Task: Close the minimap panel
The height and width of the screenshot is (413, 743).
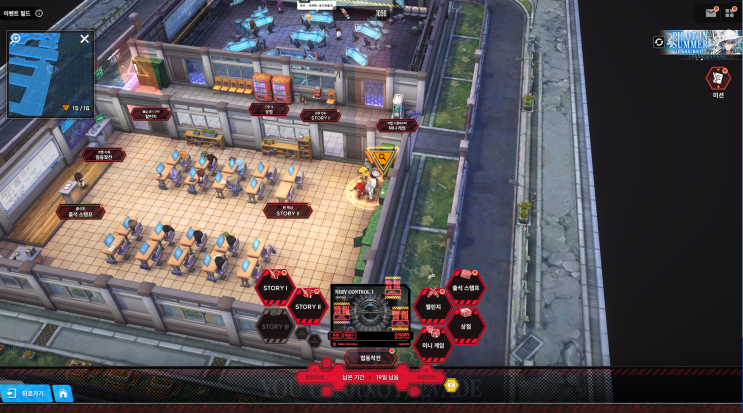Action: (x=85, y=39)
